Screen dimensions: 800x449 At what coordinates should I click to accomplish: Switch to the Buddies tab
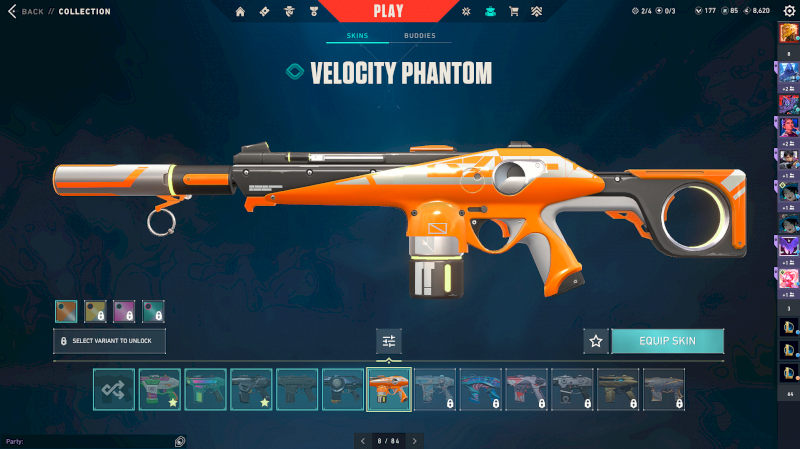click(420, 35)
